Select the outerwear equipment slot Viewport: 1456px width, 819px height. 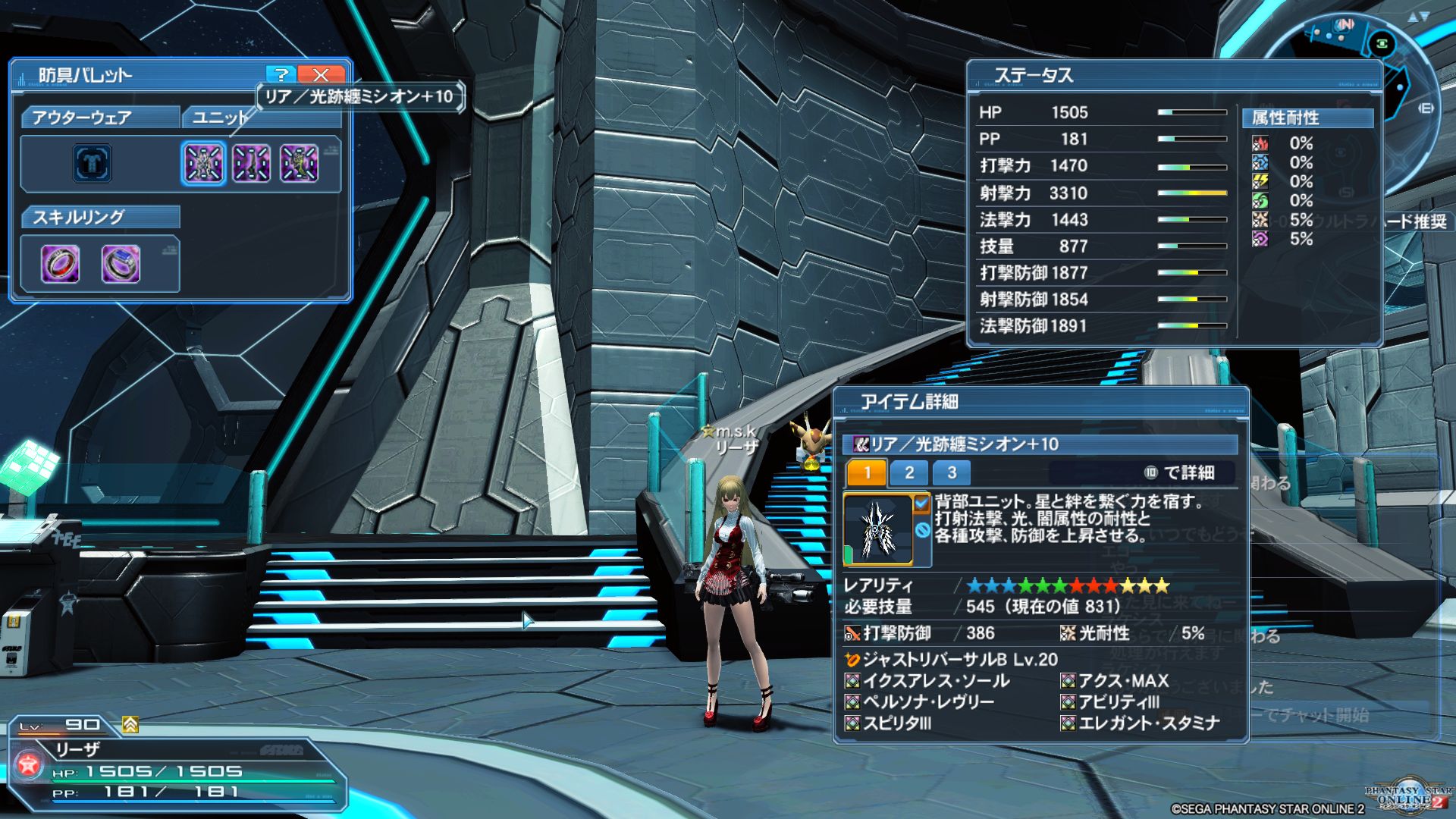coord(93,163)
